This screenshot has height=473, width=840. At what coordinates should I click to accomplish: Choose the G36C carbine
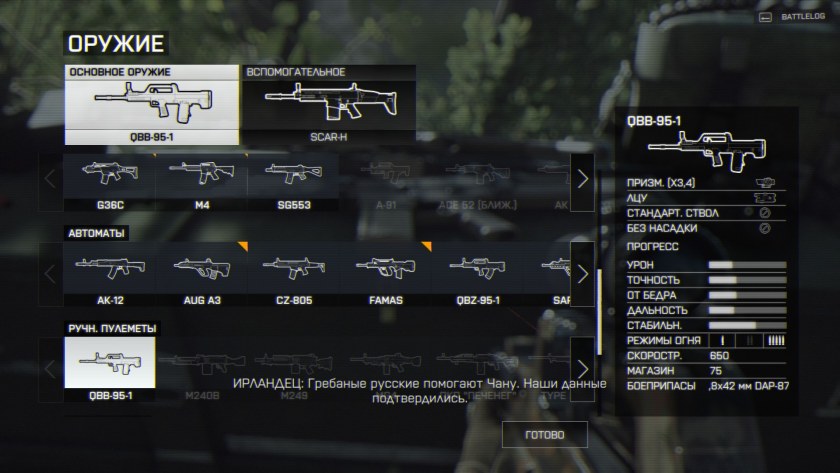pyautogui.click(x=109, y=180)
